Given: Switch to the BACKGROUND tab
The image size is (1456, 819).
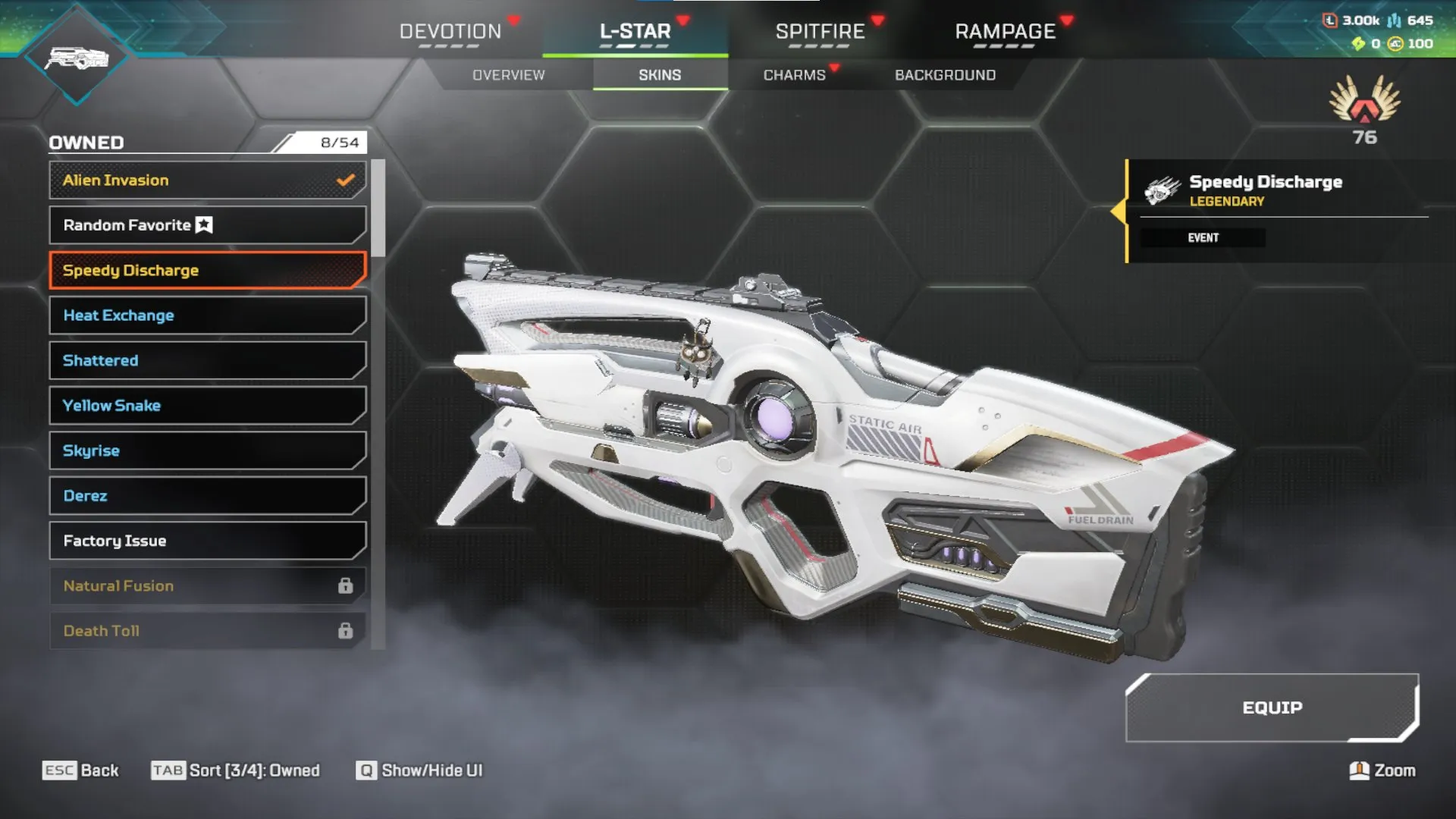Looking at the screenshot, I should (944, 74).
